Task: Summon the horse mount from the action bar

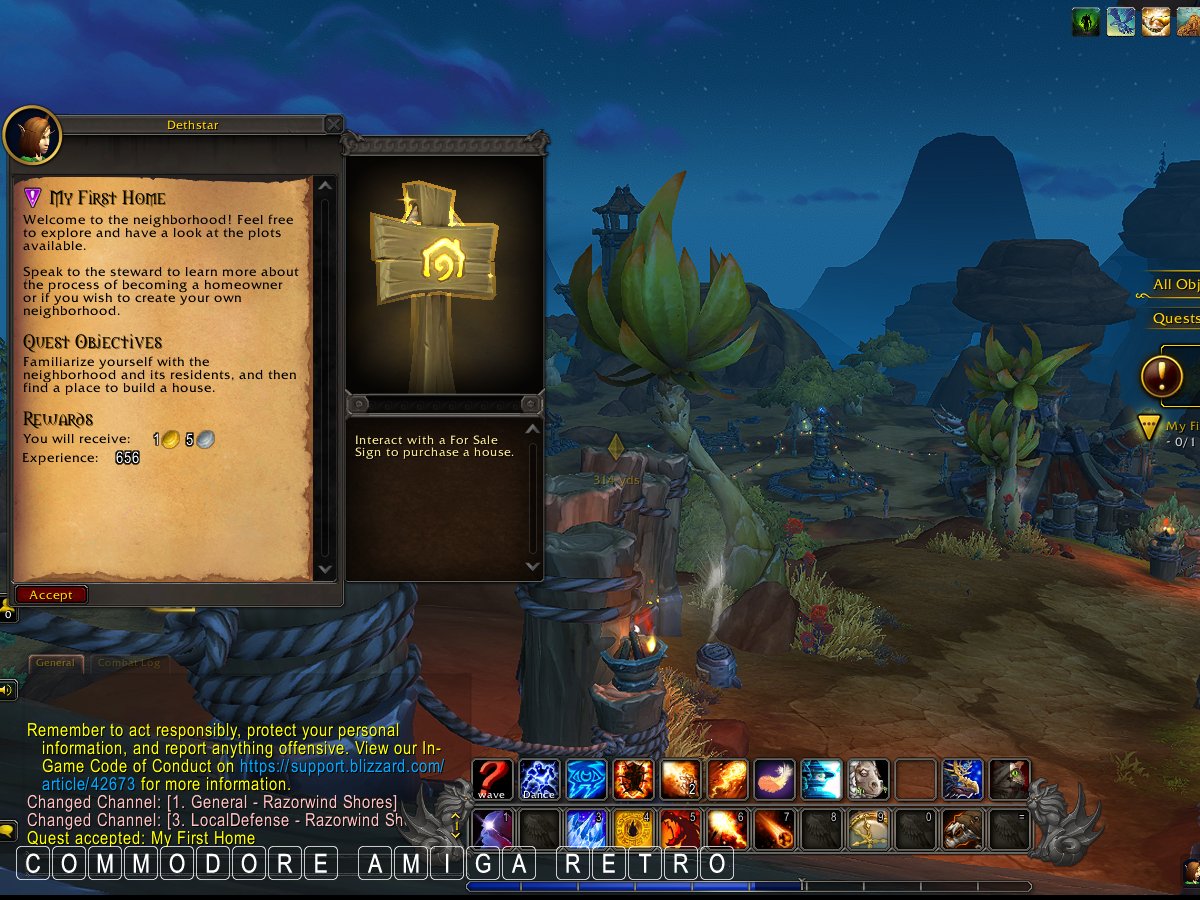Action: click(x=868, y=780)
